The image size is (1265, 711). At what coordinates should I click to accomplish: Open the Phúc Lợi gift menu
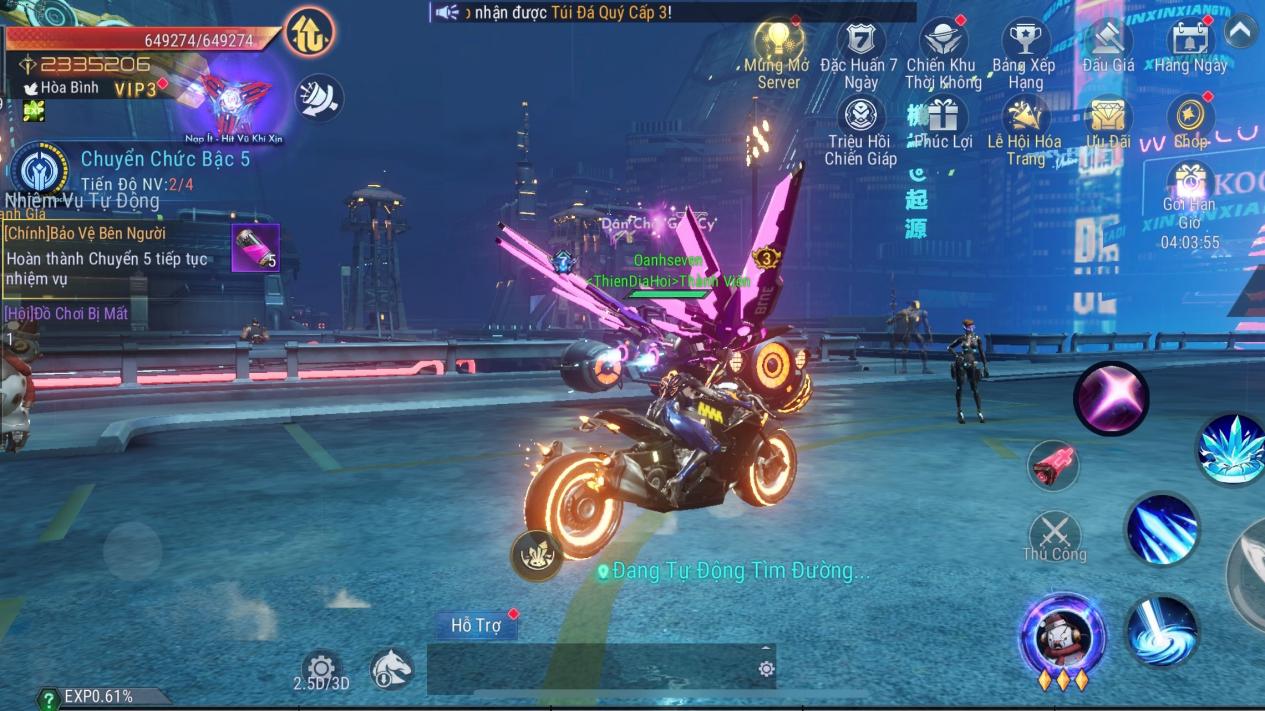click(x=942, y=118)
